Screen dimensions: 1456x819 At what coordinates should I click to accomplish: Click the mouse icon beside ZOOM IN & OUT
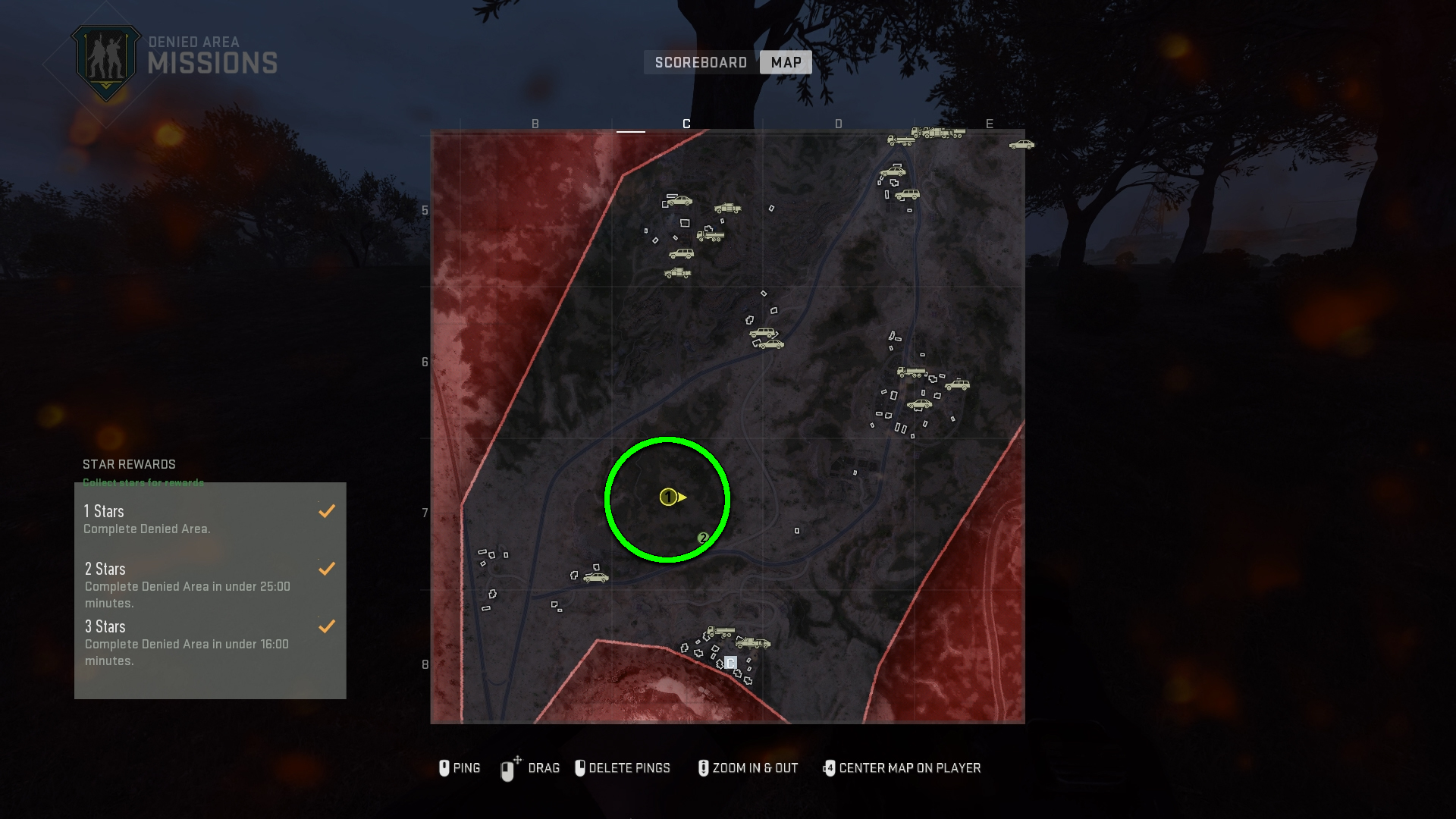[703, 768]
